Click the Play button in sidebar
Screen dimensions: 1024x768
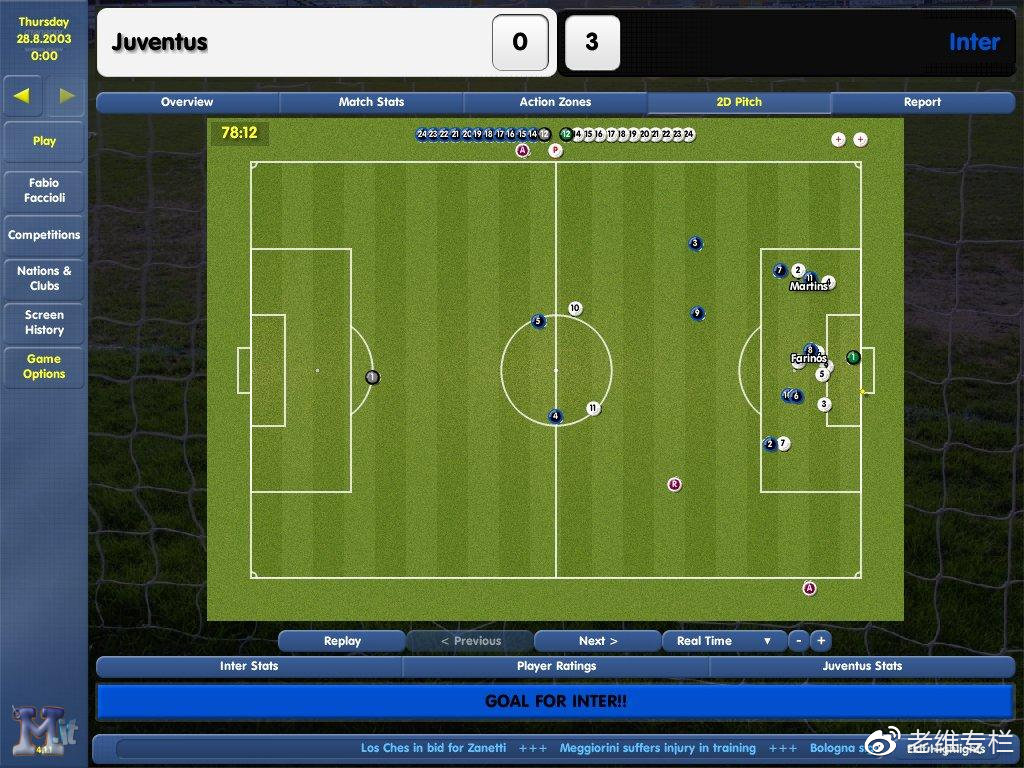(44, 141)
